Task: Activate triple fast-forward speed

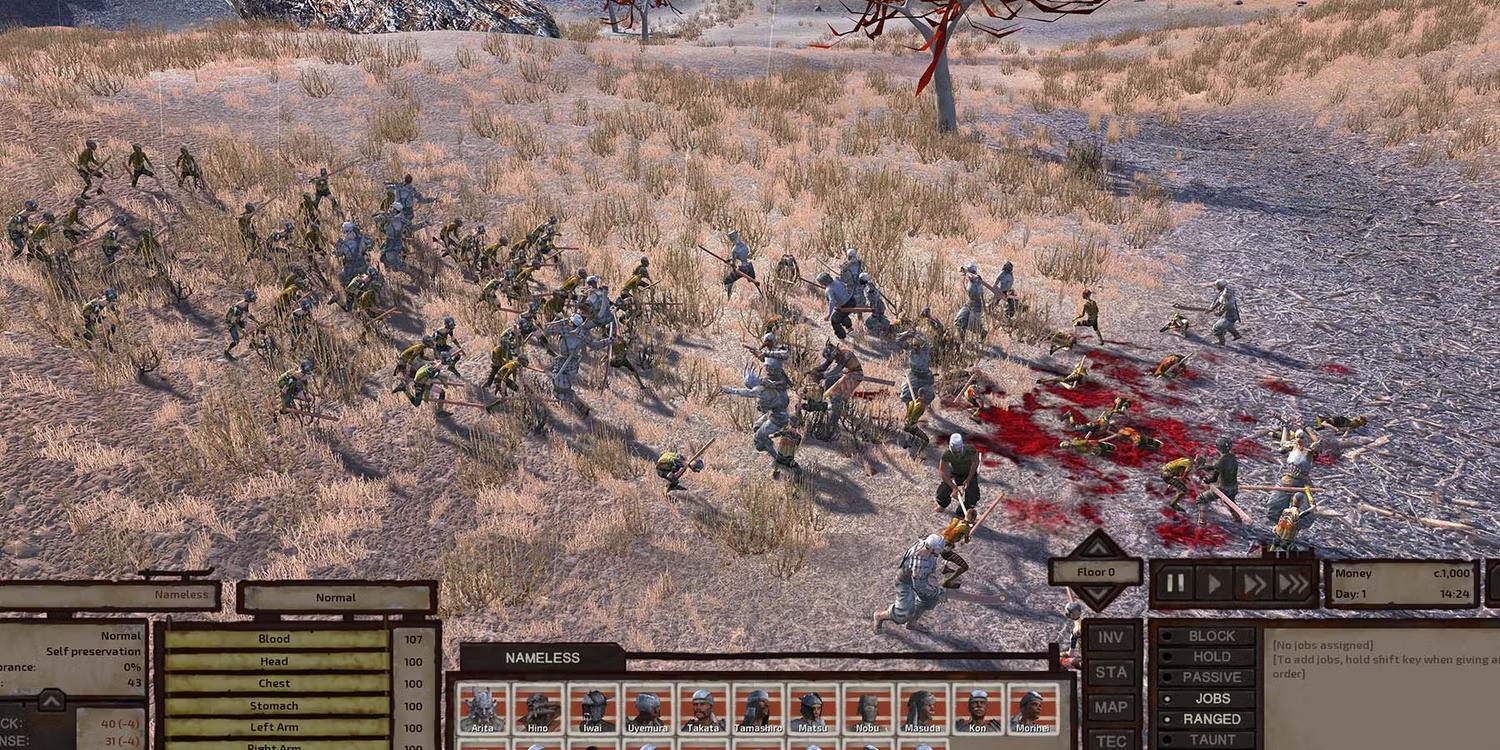Action: point(1293,584)
